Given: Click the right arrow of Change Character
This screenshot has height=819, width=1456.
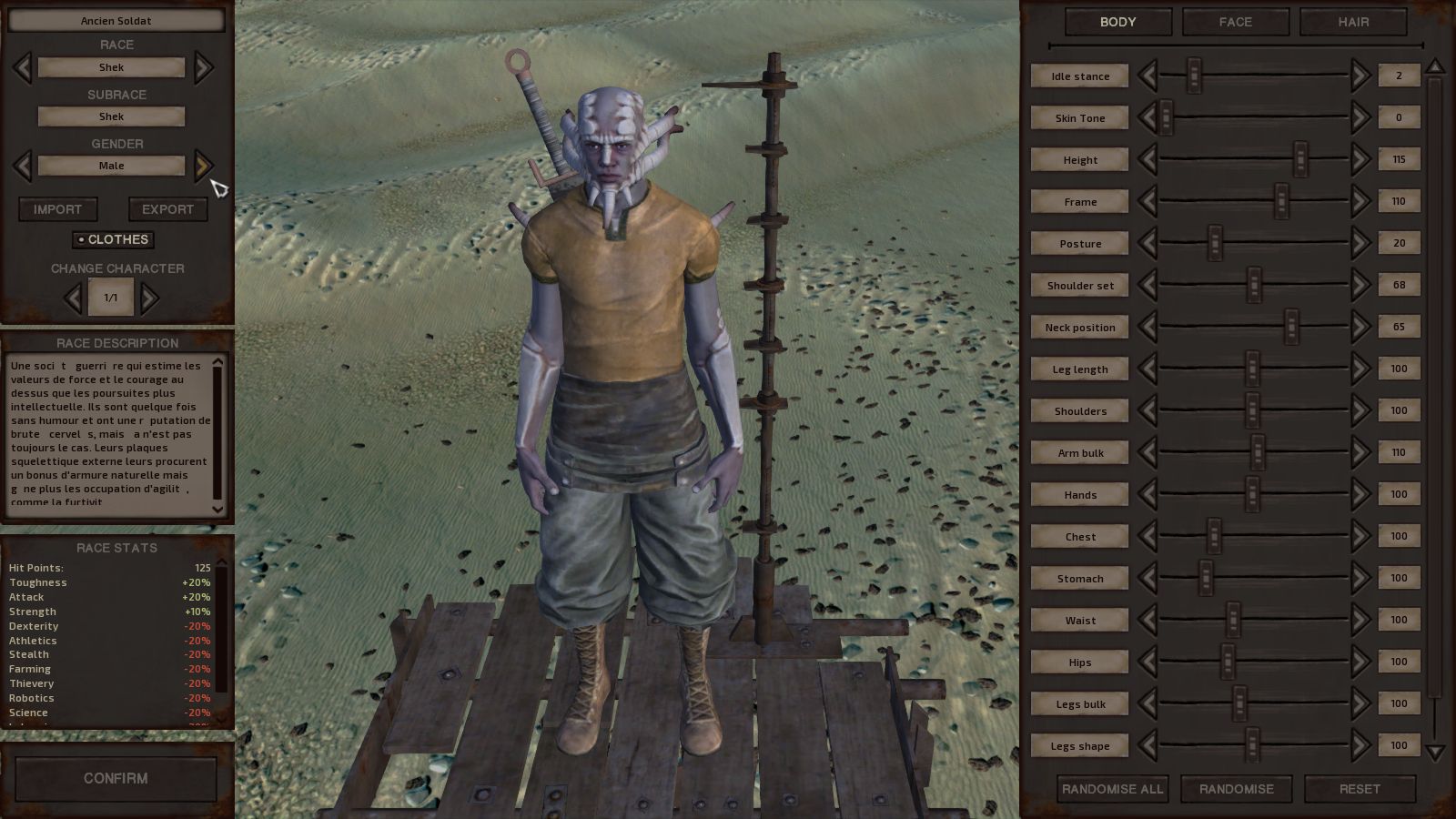Looking at the screenshot, I should tap(150, 298).
